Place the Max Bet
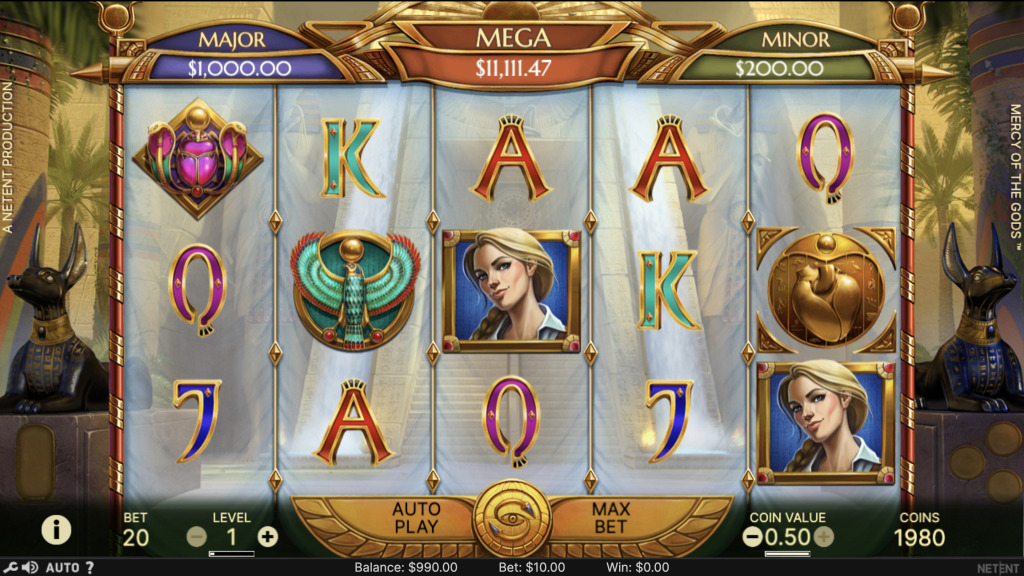The width and height of the screenshot is (1024, 576). (x=610, y=518)
